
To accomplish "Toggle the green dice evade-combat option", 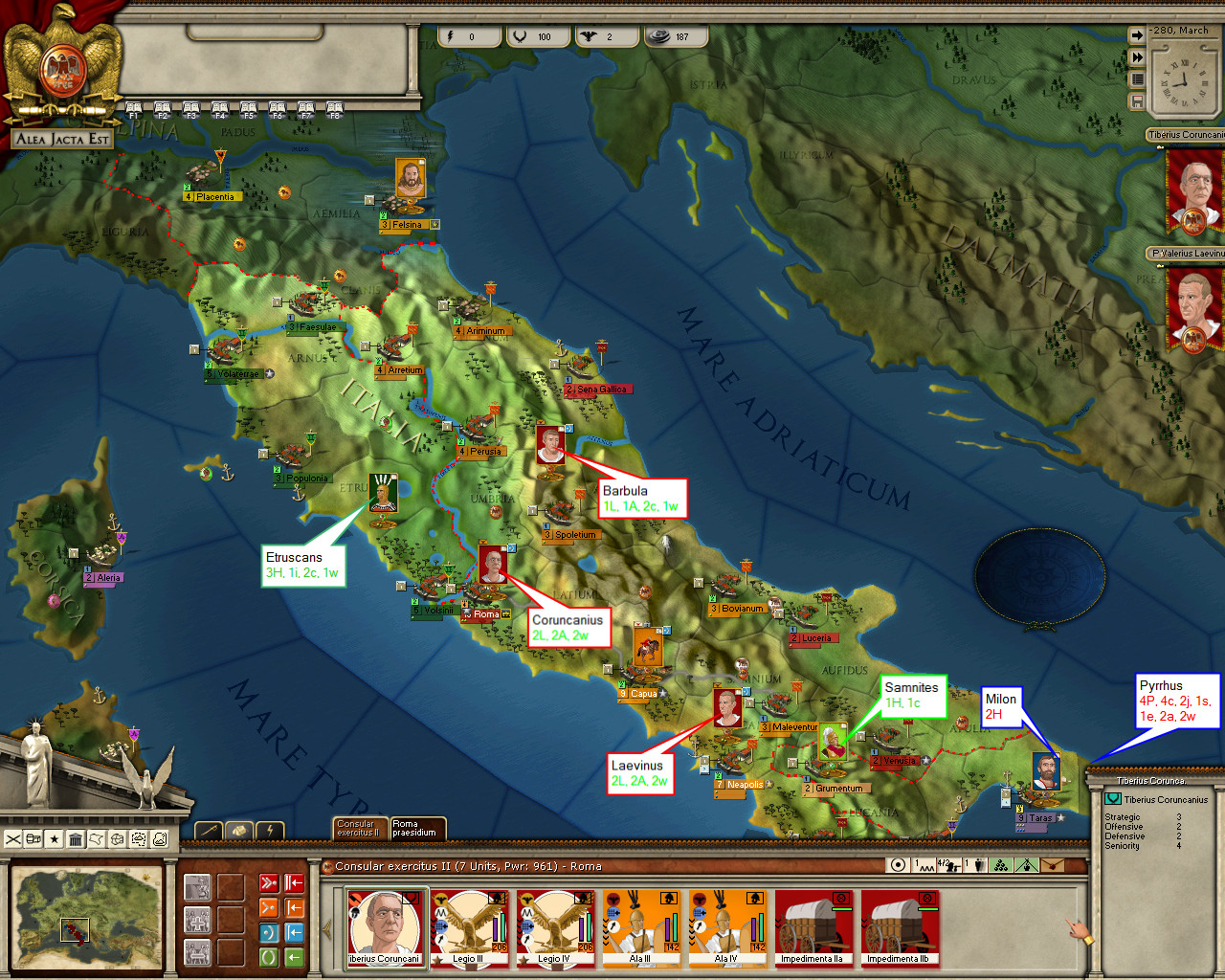I will (x=1000, y=864).
